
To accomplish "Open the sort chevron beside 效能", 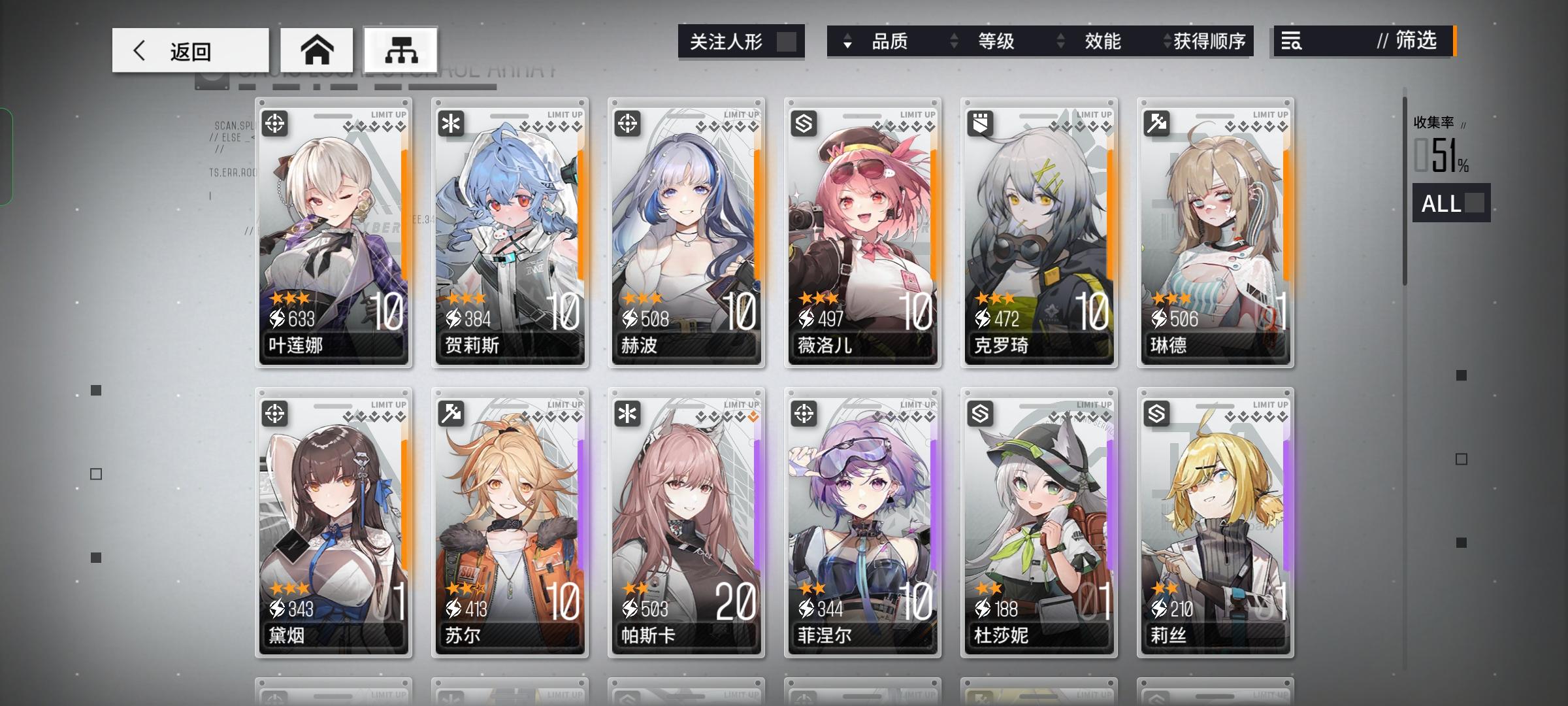I will [x=1061, y=41].
